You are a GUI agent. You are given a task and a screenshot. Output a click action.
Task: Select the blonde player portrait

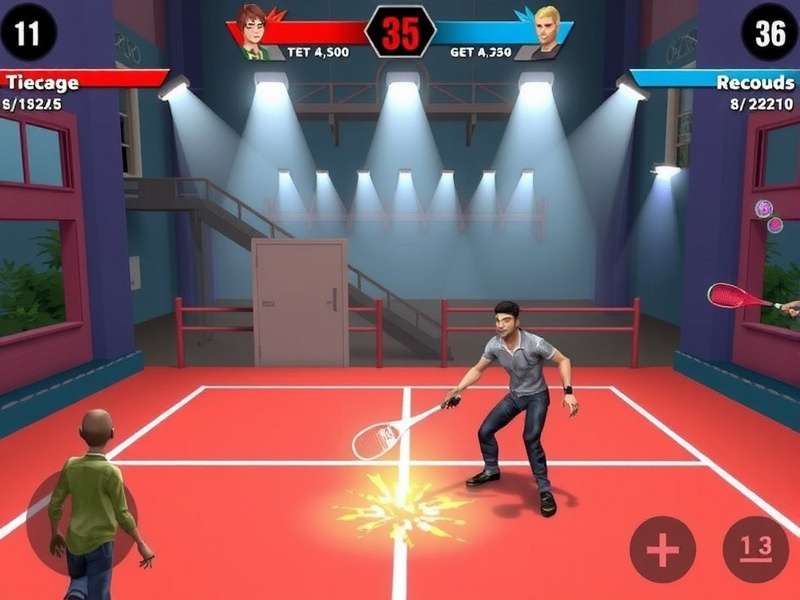(x=546, y=29)
